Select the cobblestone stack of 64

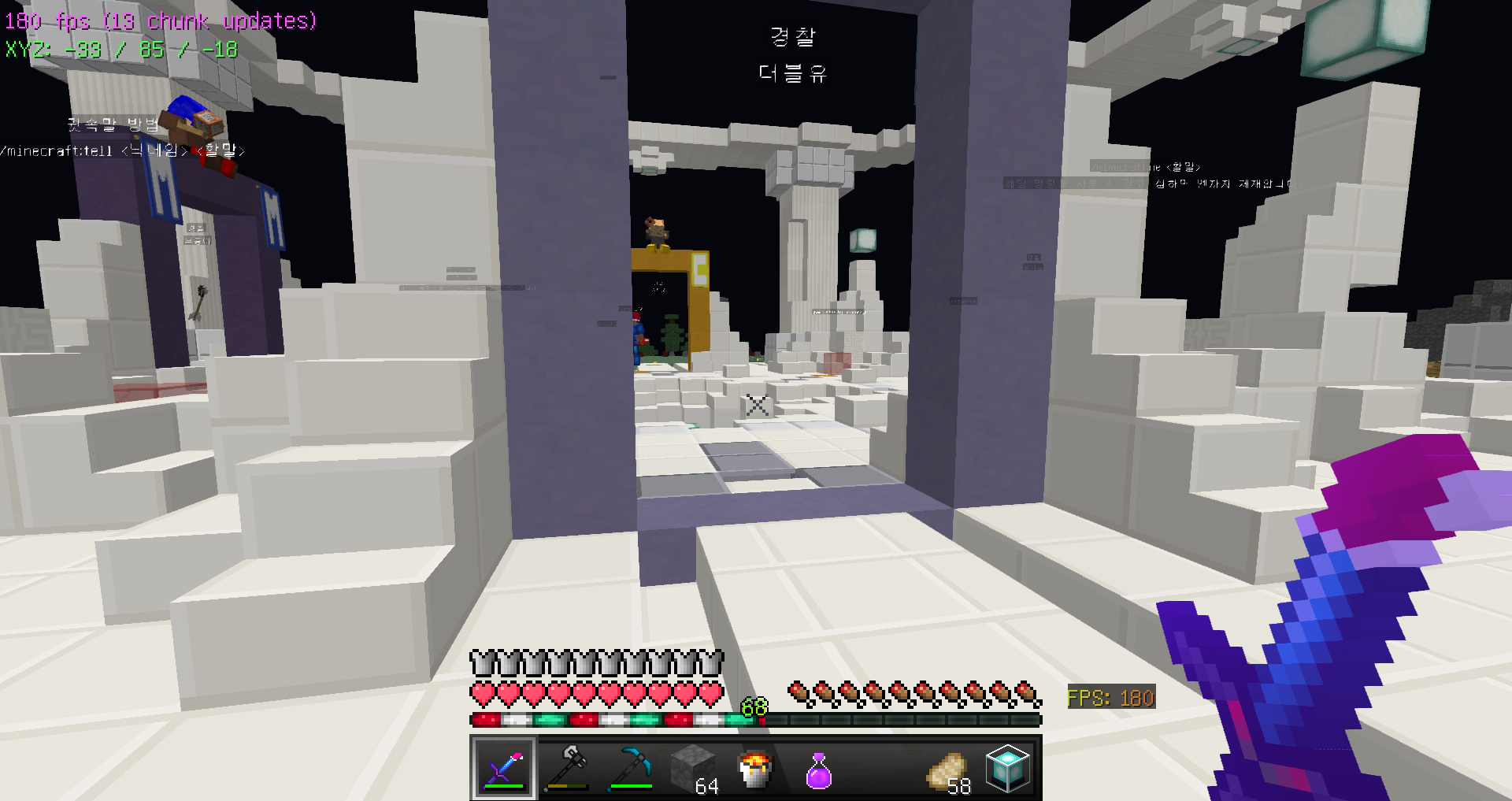click(x=693, y=769)
